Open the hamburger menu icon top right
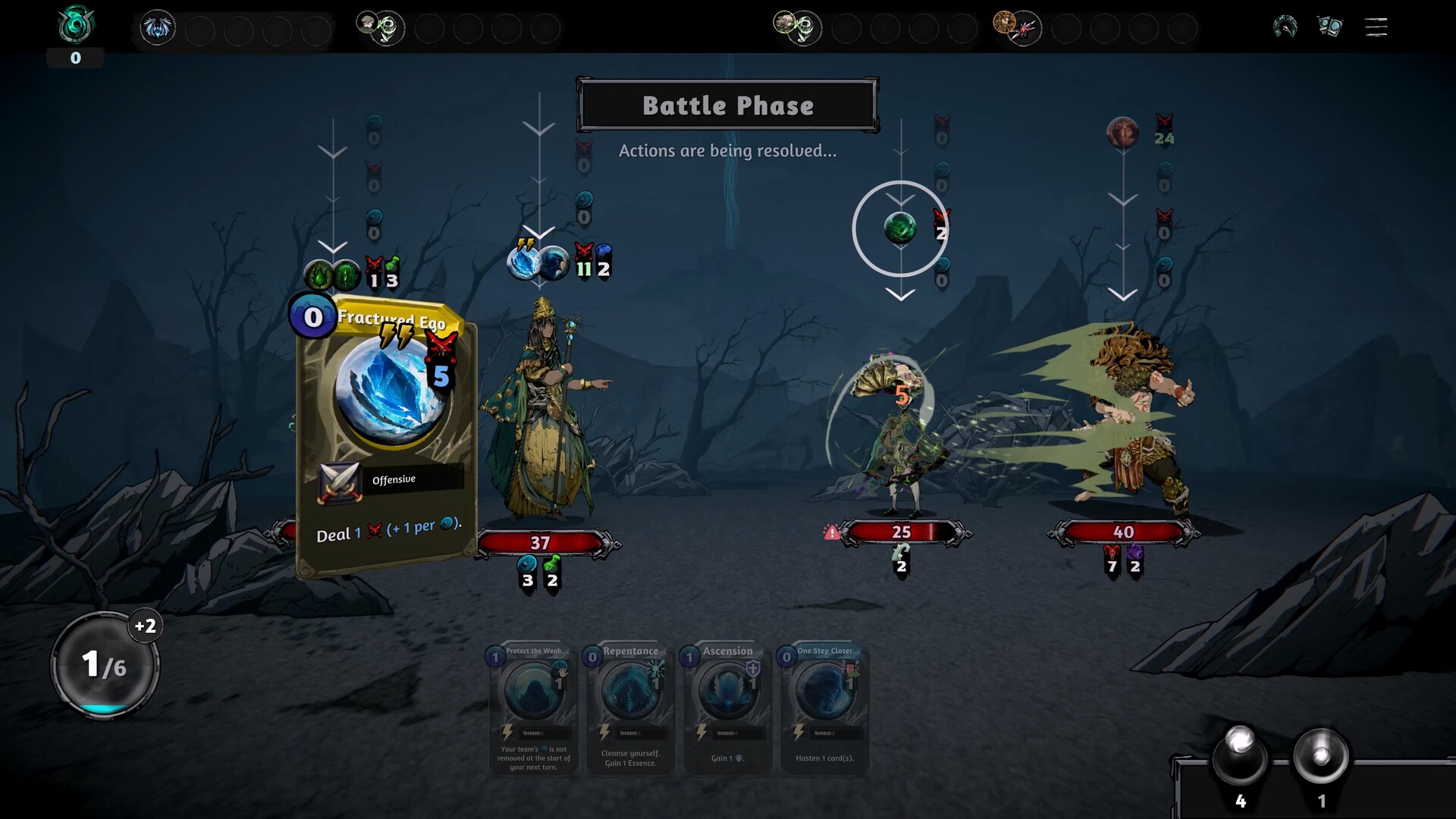 (1375, 27)
